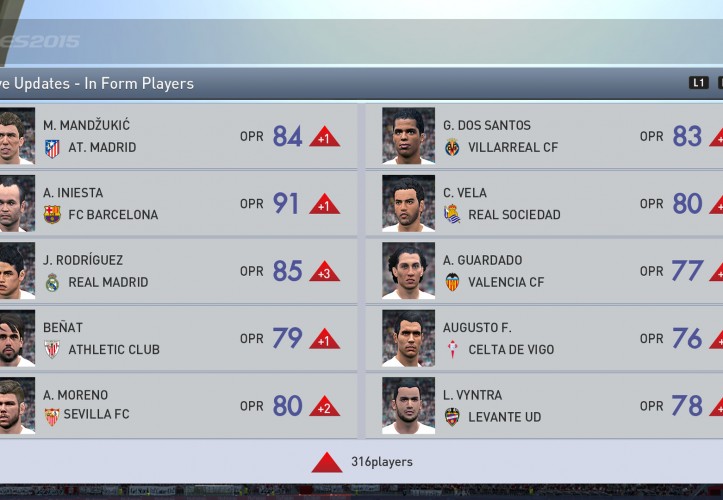Image resolution: width=723 pixels, height=500 pixels.
Task: Pick the Beñat Athletic Club row
Action: click(x=180, y=338)
